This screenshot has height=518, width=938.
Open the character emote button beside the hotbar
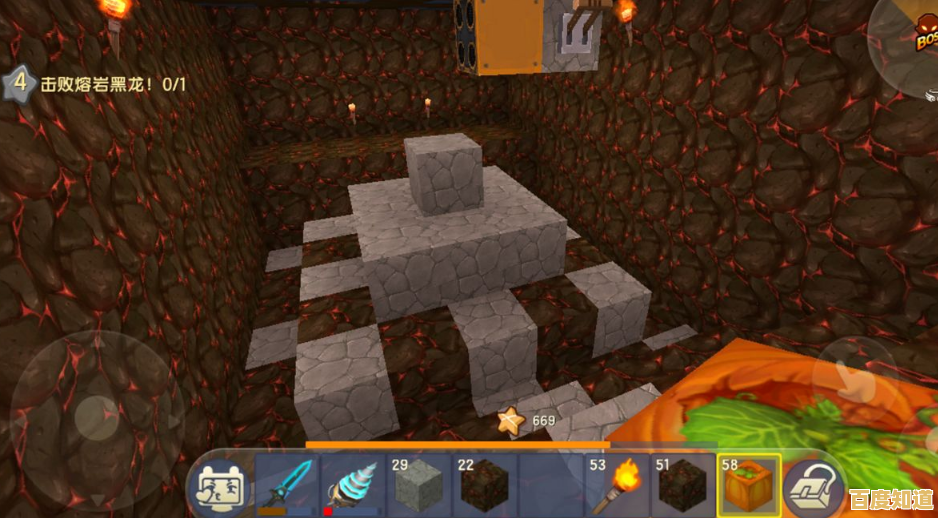220,486
